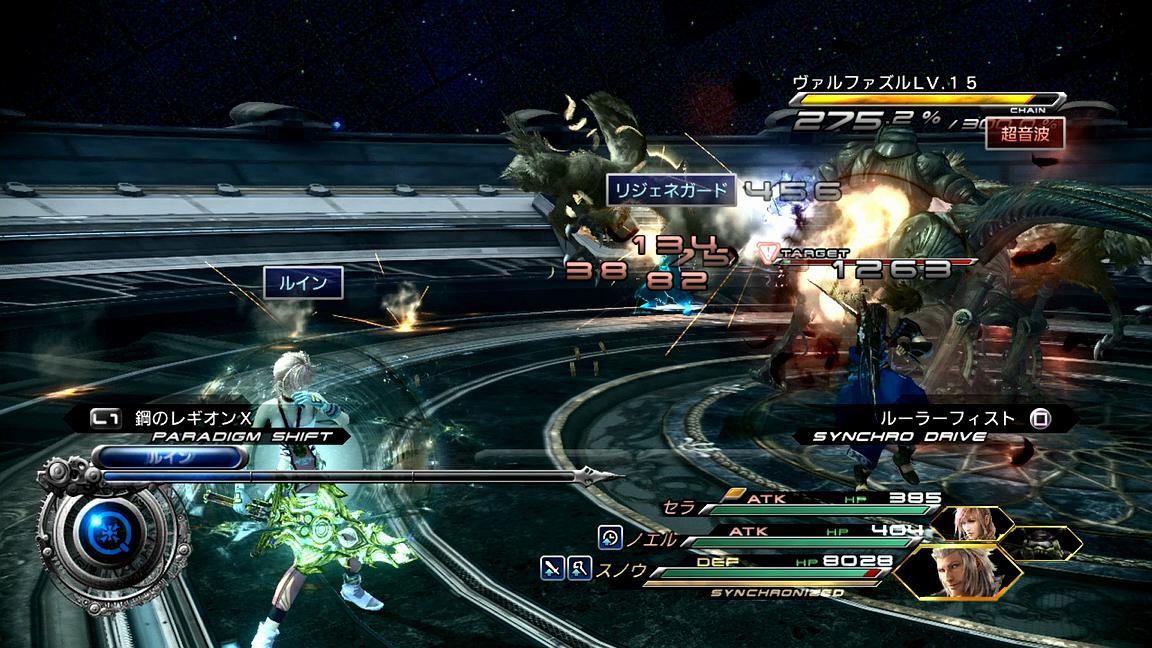Click Noel's haste status icon
Screen dimensions: 1152x648
[610, 537]
